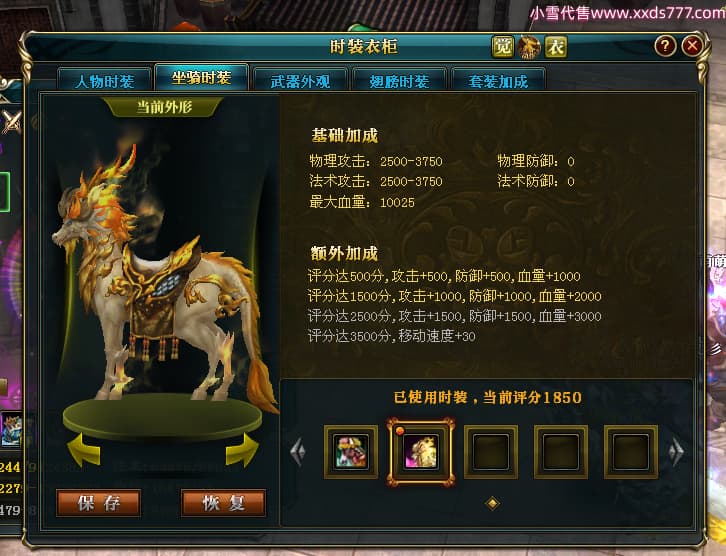
Task: Open the question mark help button
Action: [665, 46]
